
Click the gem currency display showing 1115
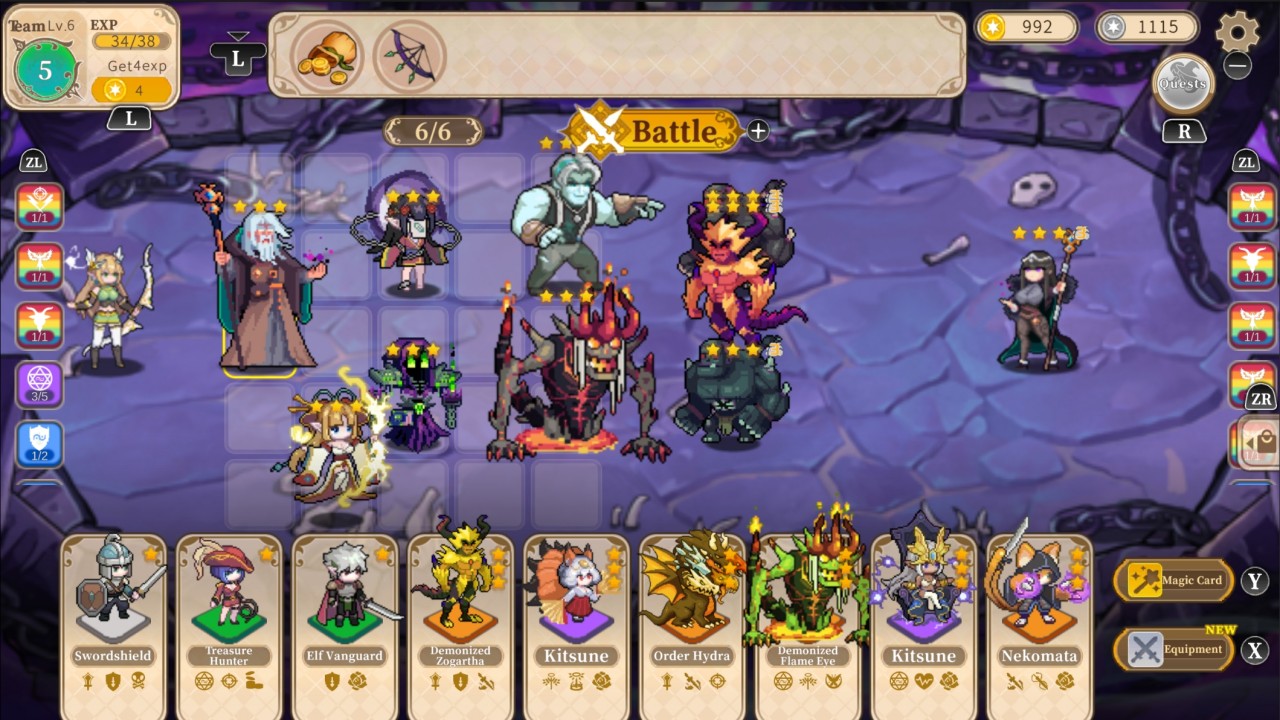(x=1147, y=27)
